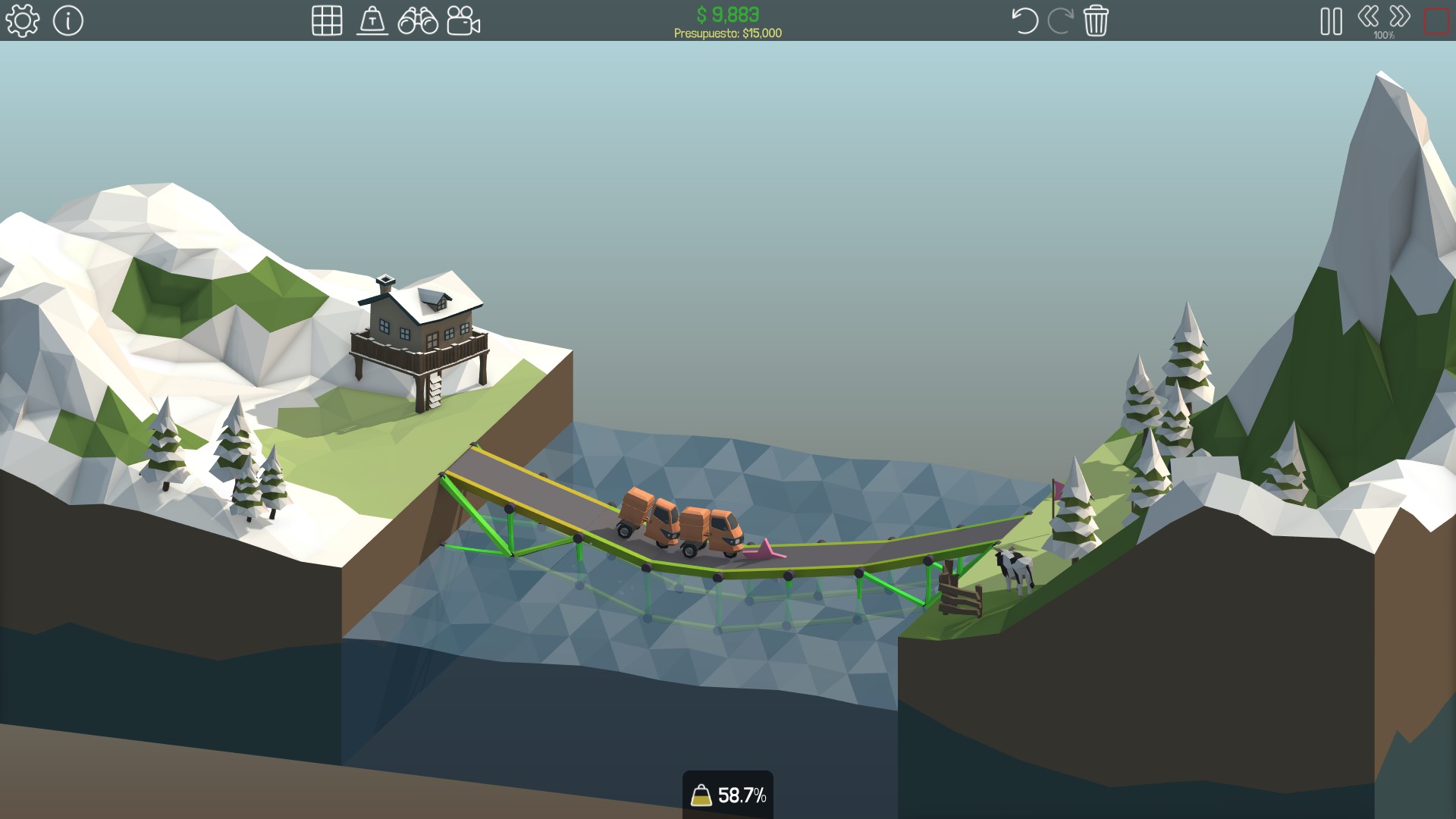Show level info with the i icon
1456x819 pixels.
(68, 20)
